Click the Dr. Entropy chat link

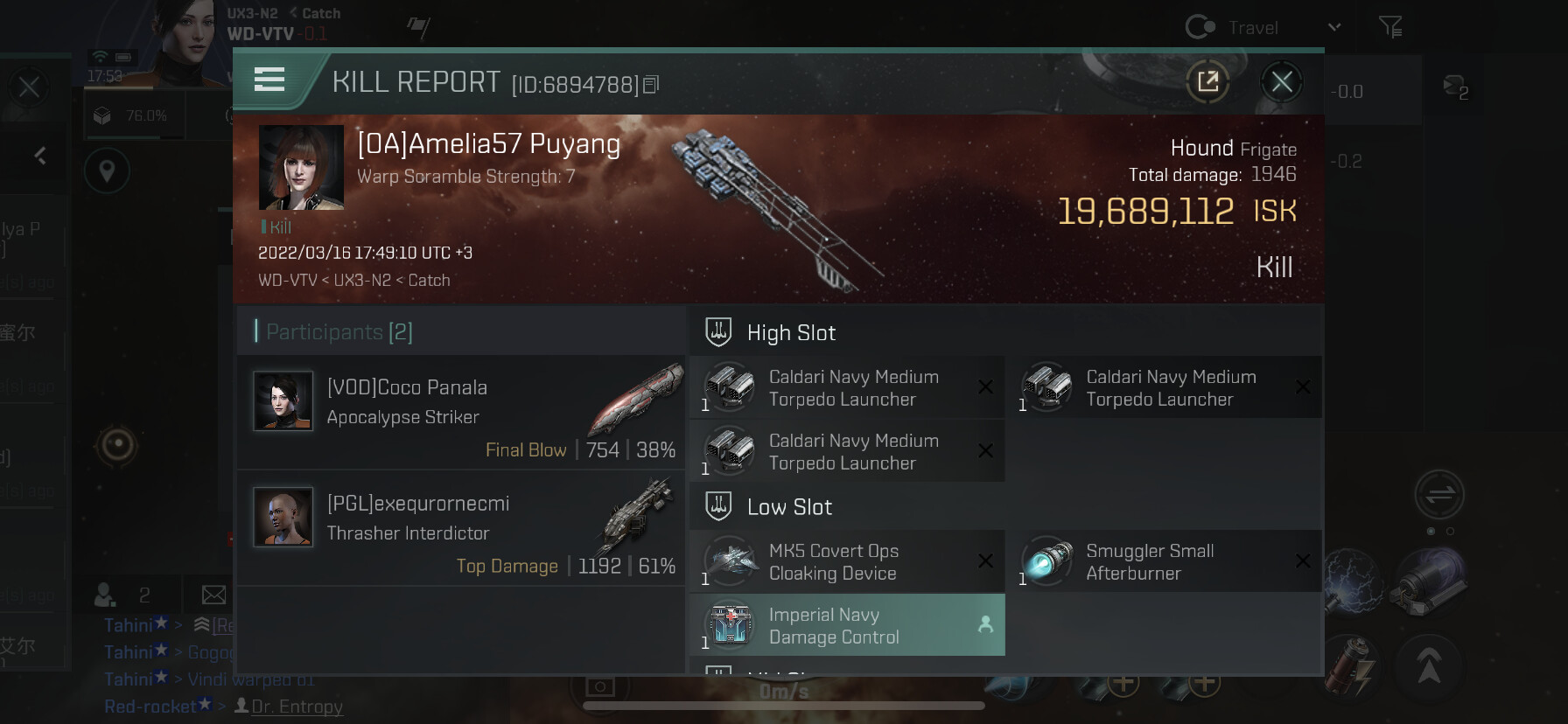297,707
